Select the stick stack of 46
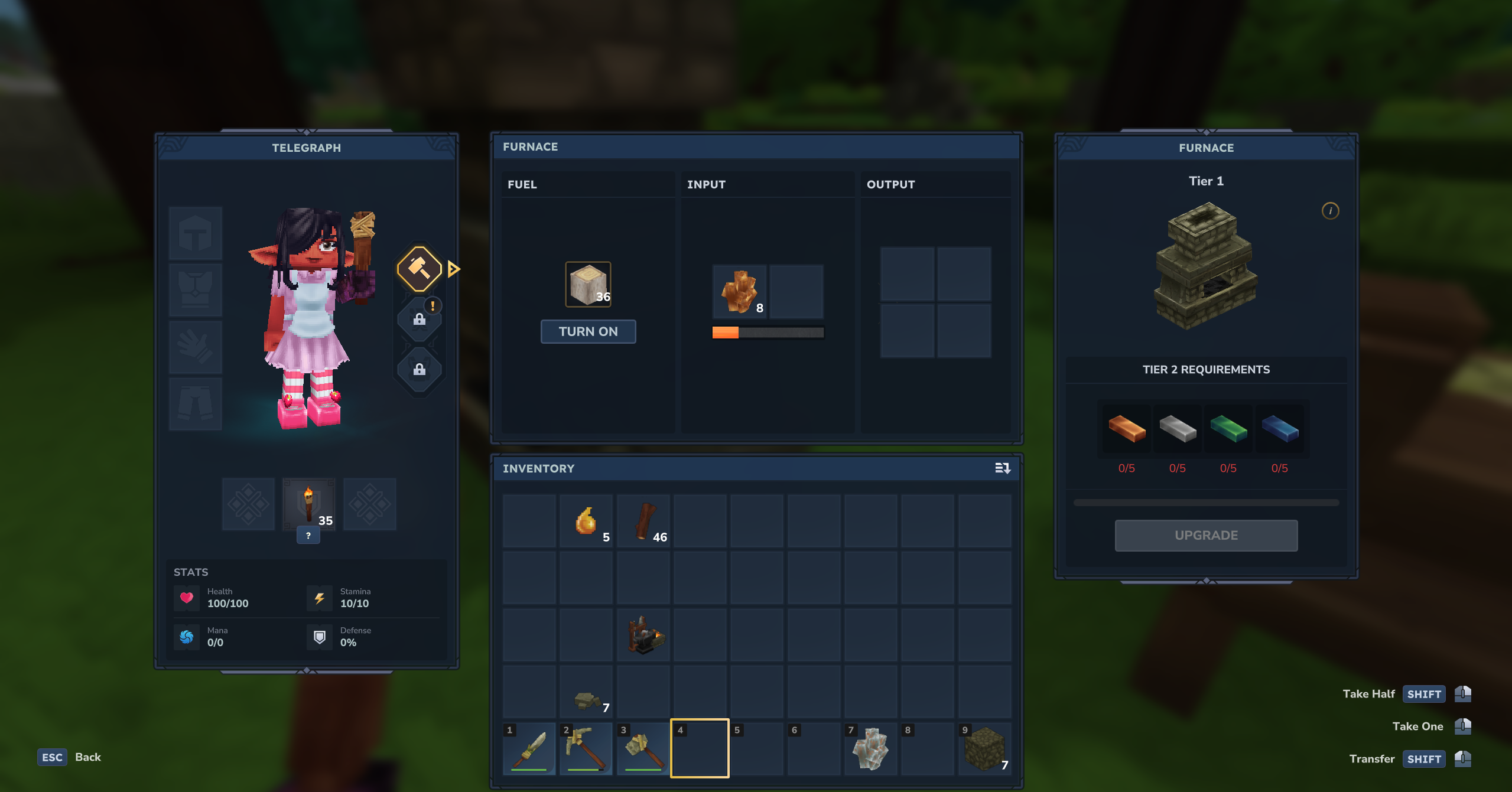The height and width of the screenshot is (792, 1512). point(643,521)
